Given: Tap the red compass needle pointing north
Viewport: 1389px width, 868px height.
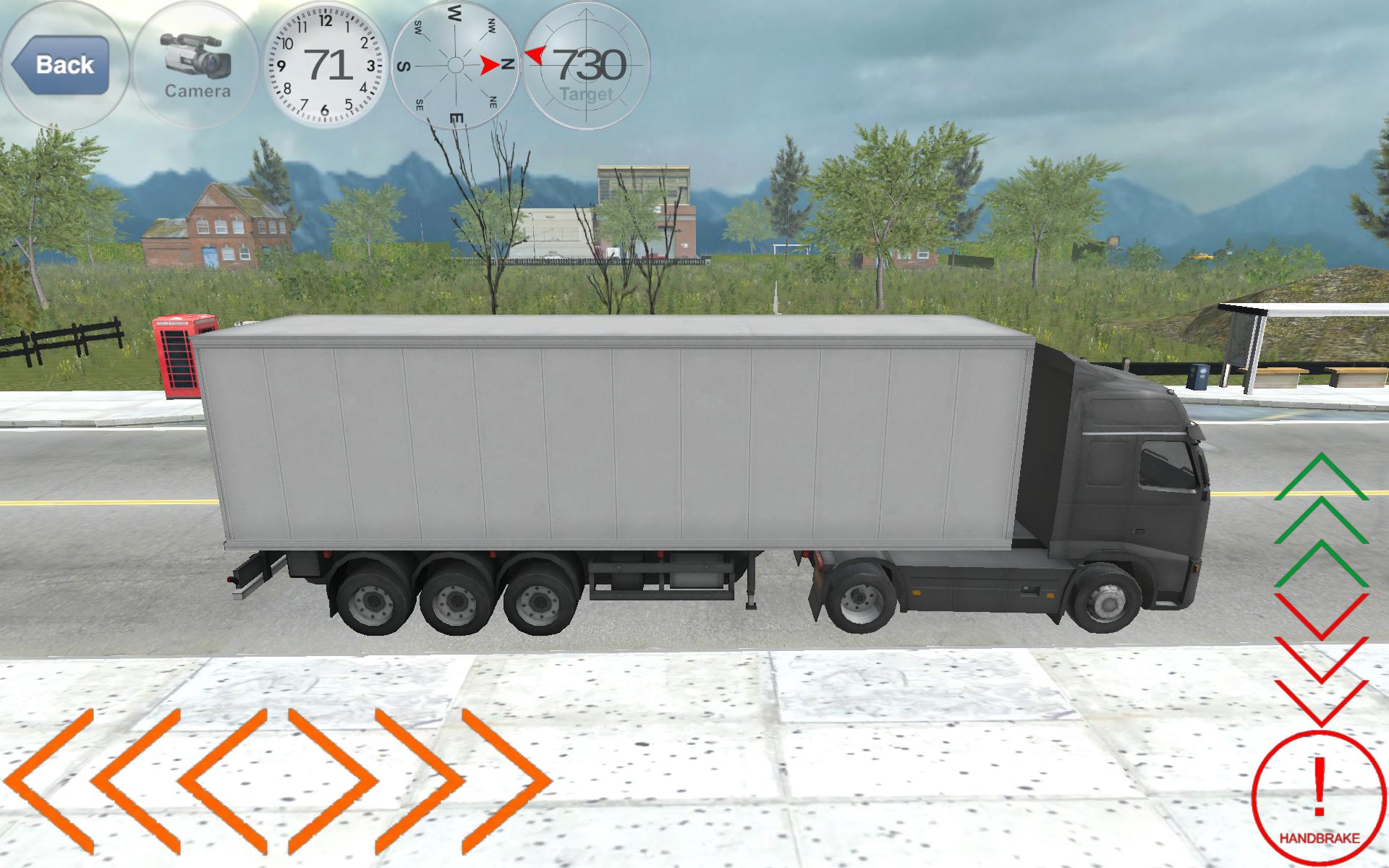Looking at the screenshot, I should [488, 64].
